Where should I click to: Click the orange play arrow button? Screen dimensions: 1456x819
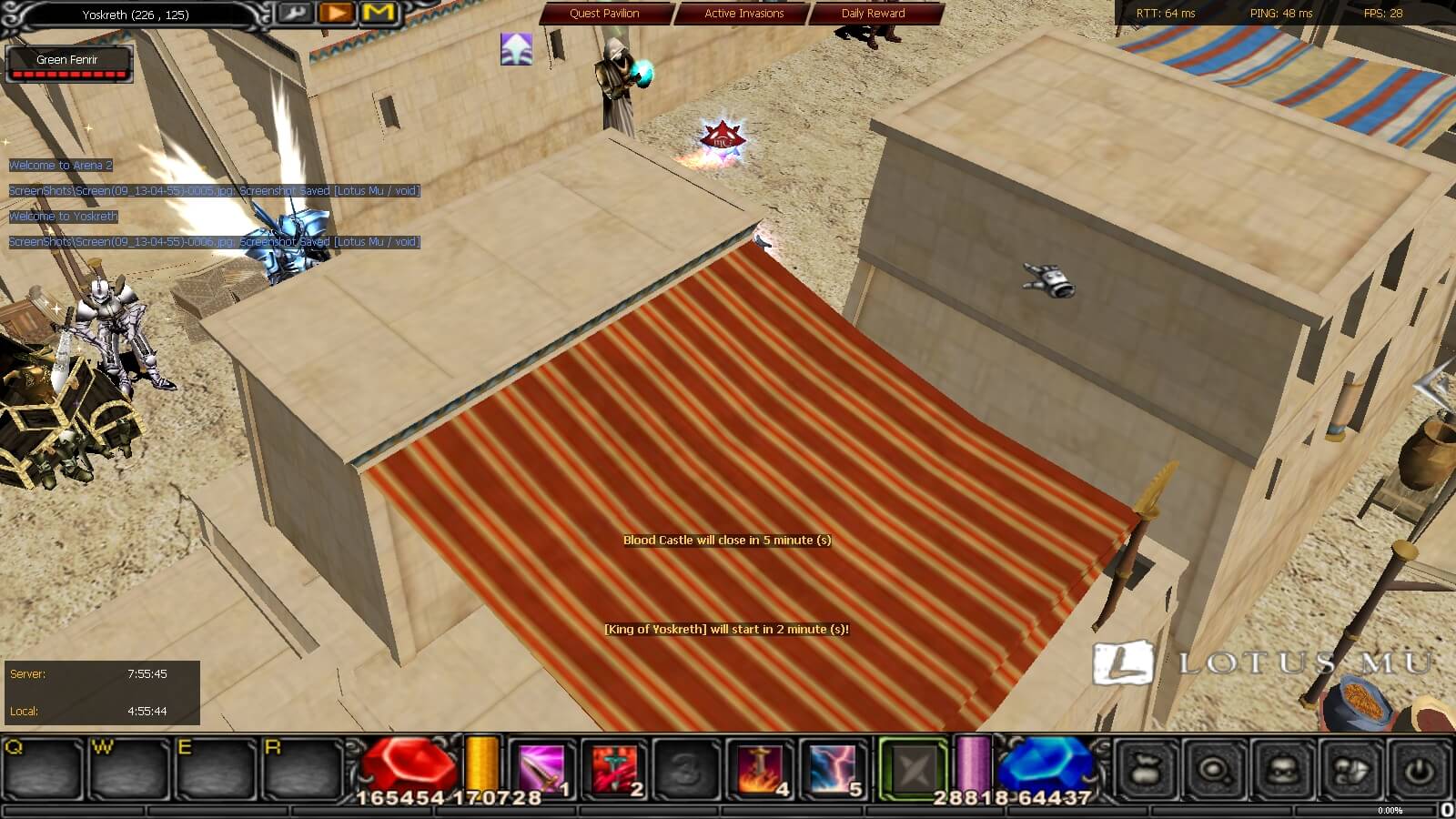click(337, 13)
